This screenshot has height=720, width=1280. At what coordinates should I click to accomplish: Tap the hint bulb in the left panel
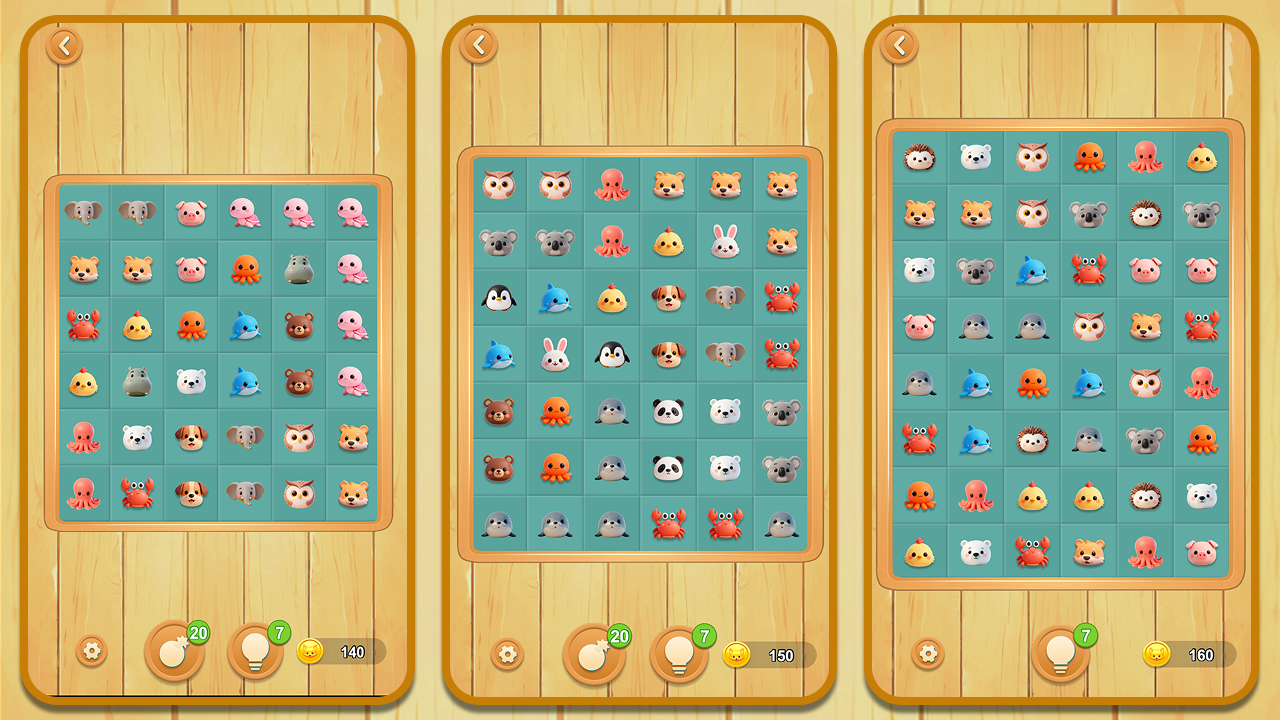pos(255,650)
